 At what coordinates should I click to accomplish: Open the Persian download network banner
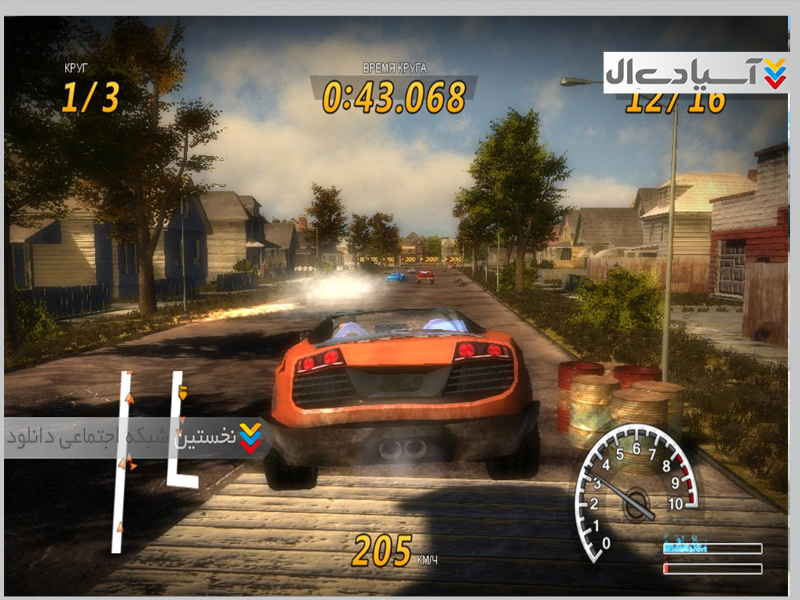tap(135, 438)
